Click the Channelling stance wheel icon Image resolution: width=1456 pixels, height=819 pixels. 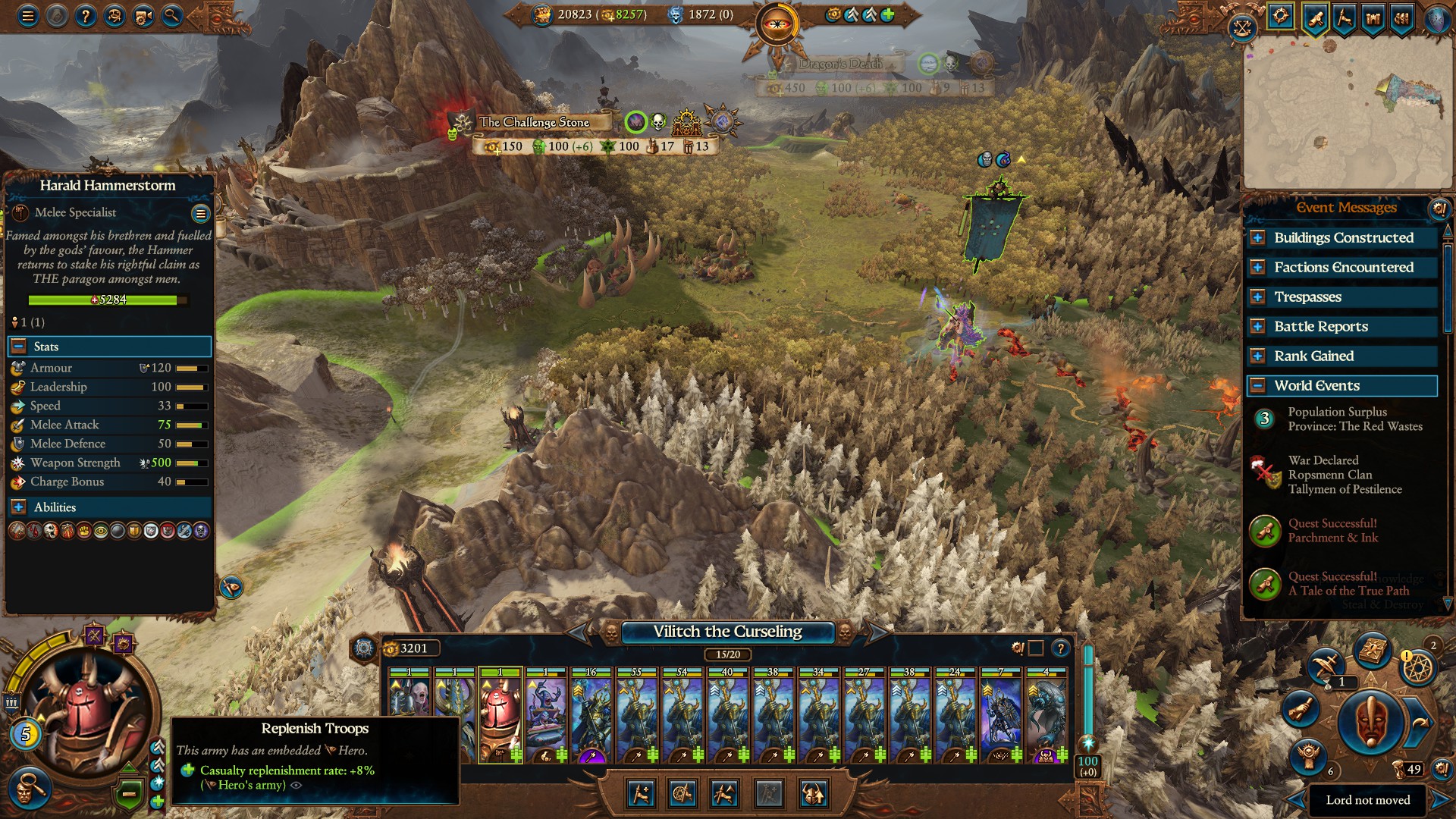tap(682, 795)
